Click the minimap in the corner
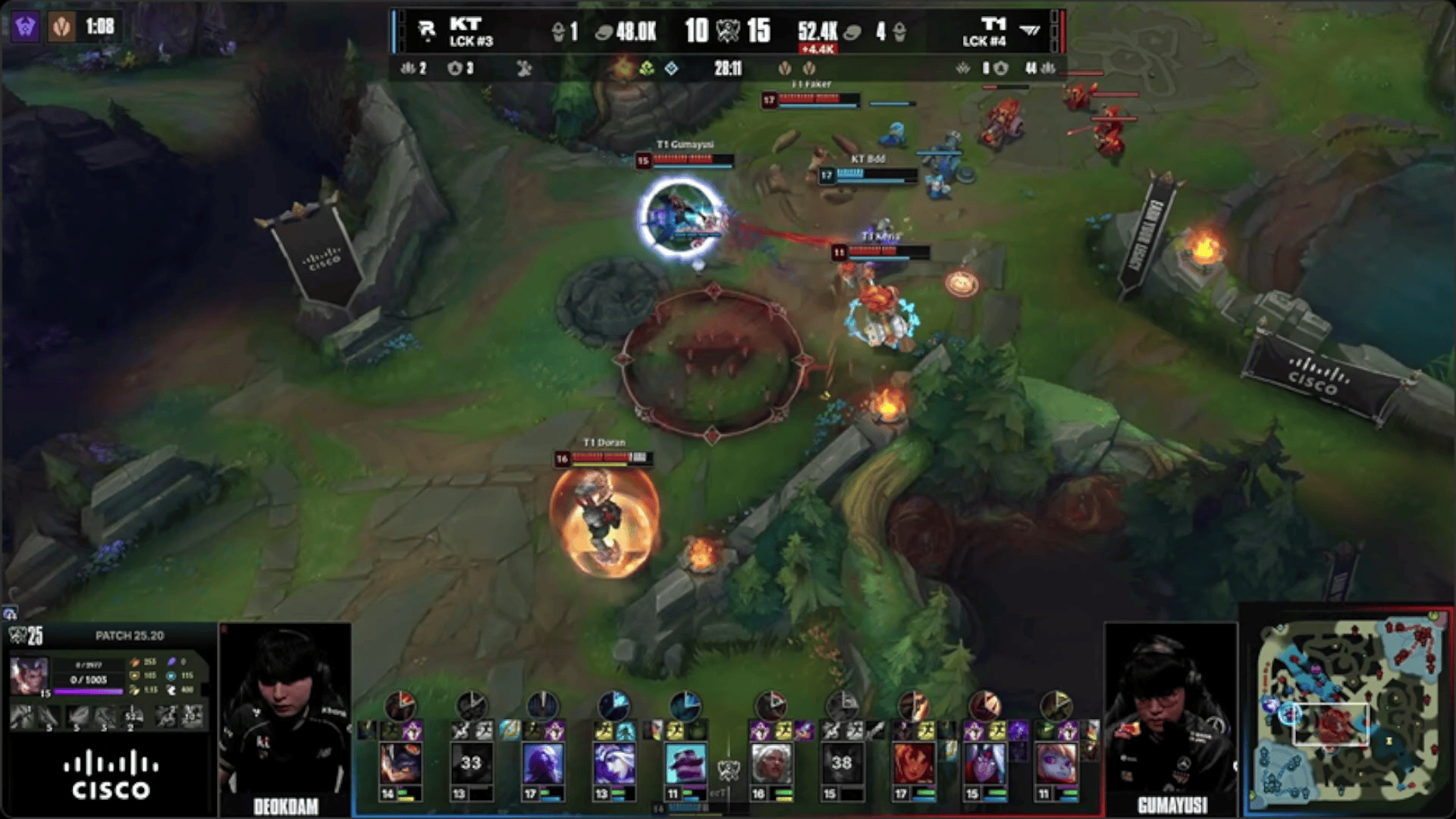Viewport: 1456px width, 819px height. (x=1347, y=711)
